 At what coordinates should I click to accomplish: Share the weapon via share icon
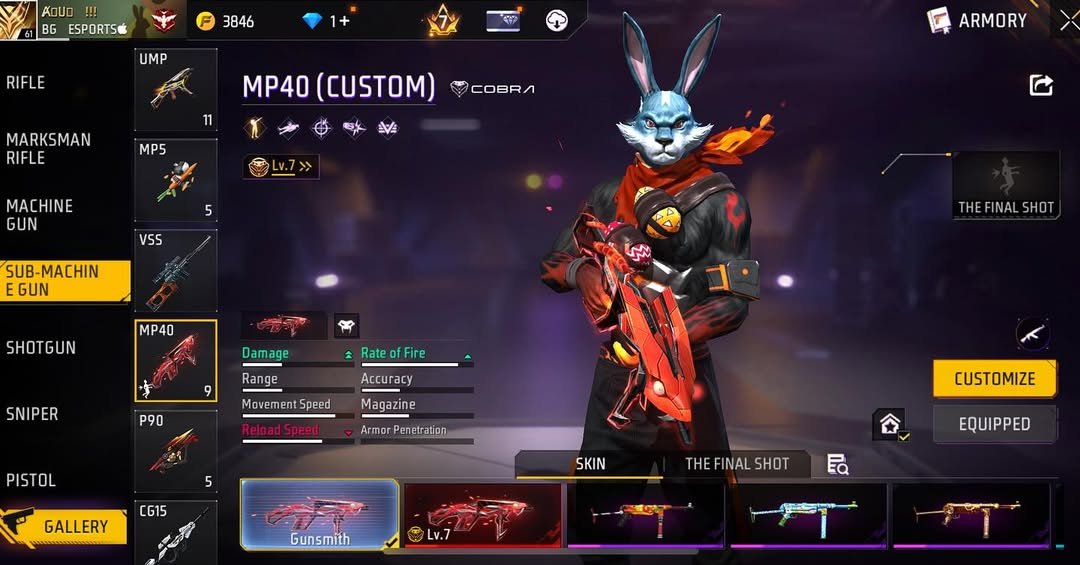click(x=1041, y=86)
